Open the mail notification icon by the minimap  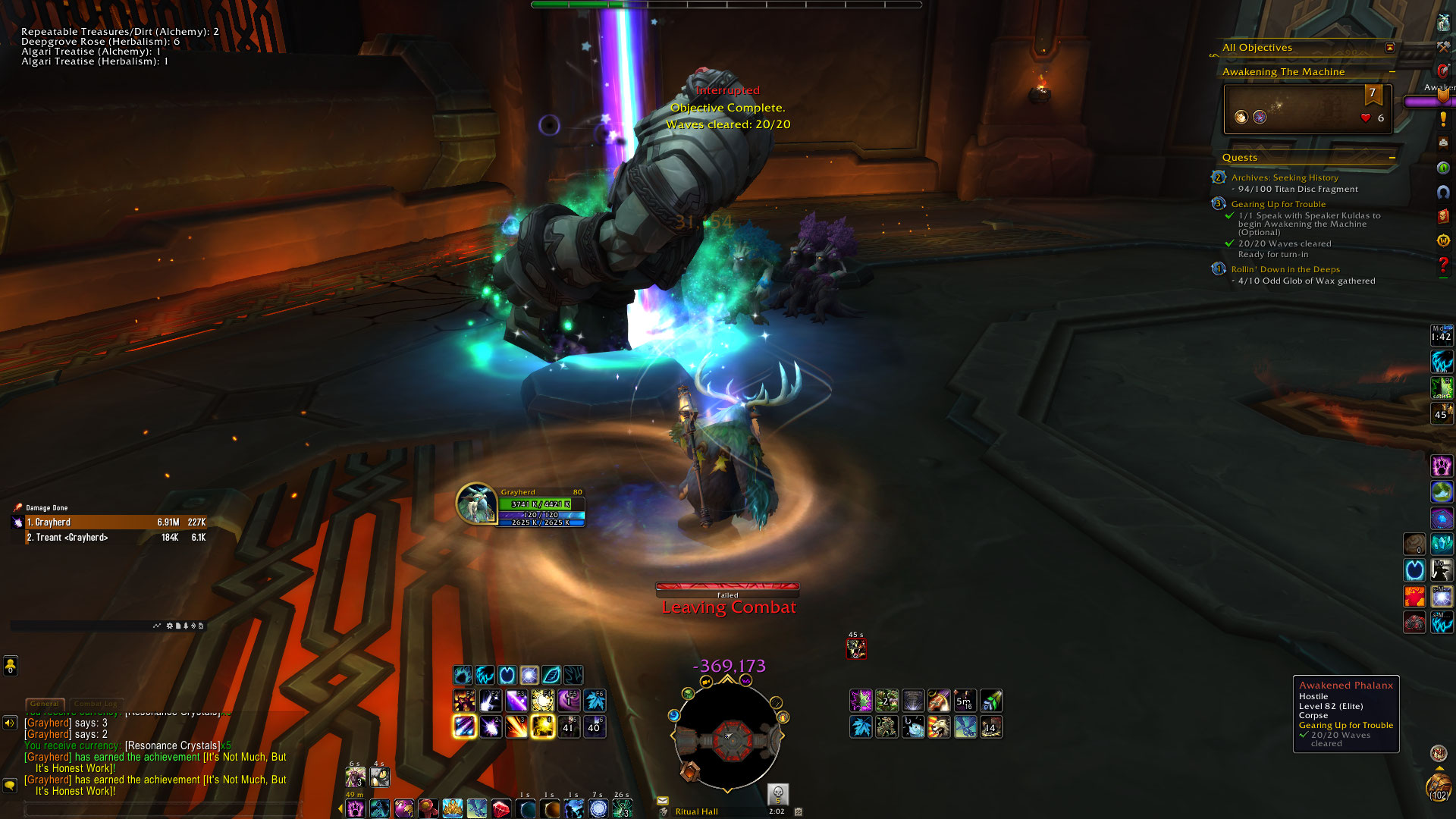pyautogui.click(x=663, y=801)
